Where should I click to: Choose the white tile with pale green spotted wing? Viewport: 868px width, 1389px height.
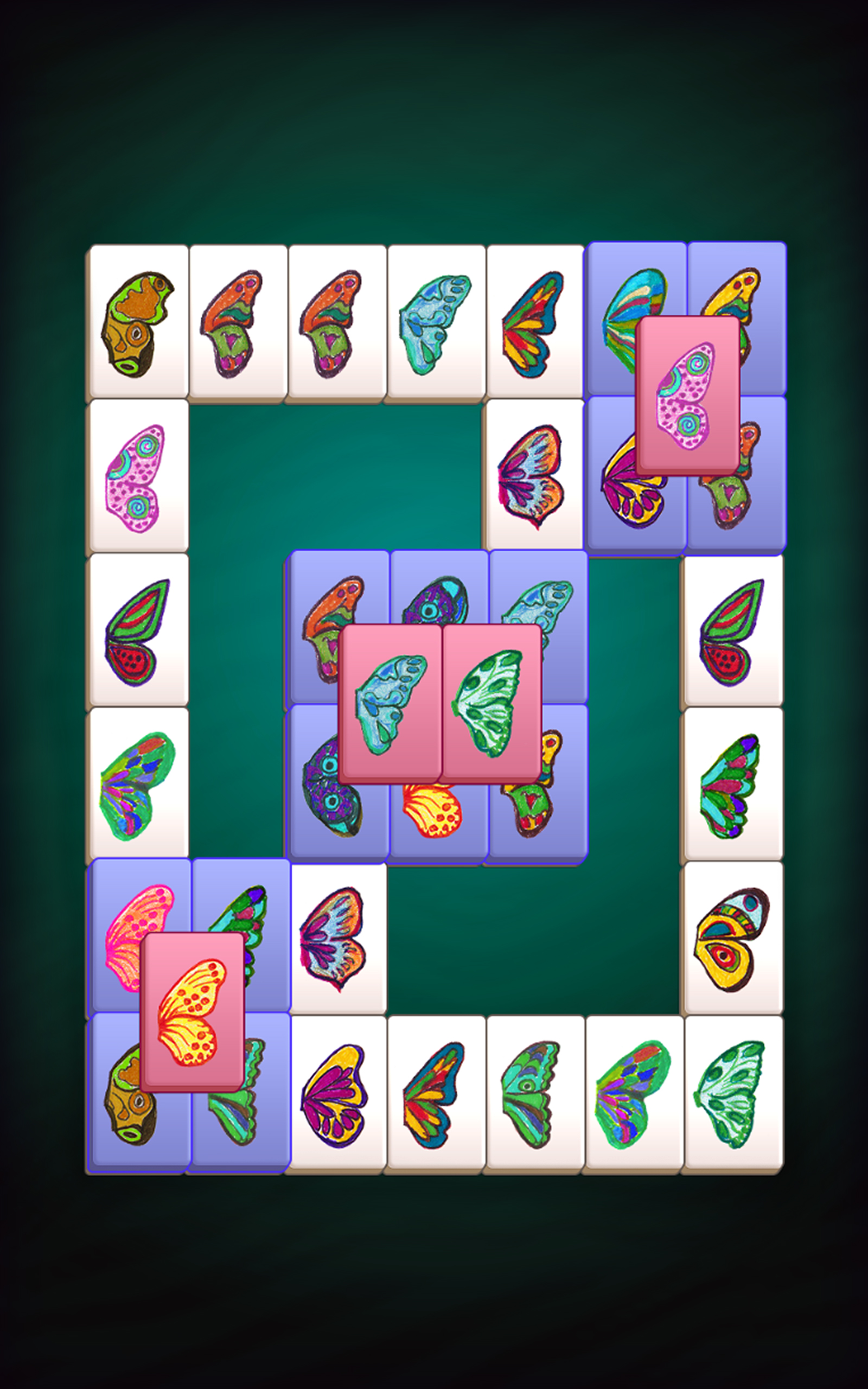[x=732, y=1094]
